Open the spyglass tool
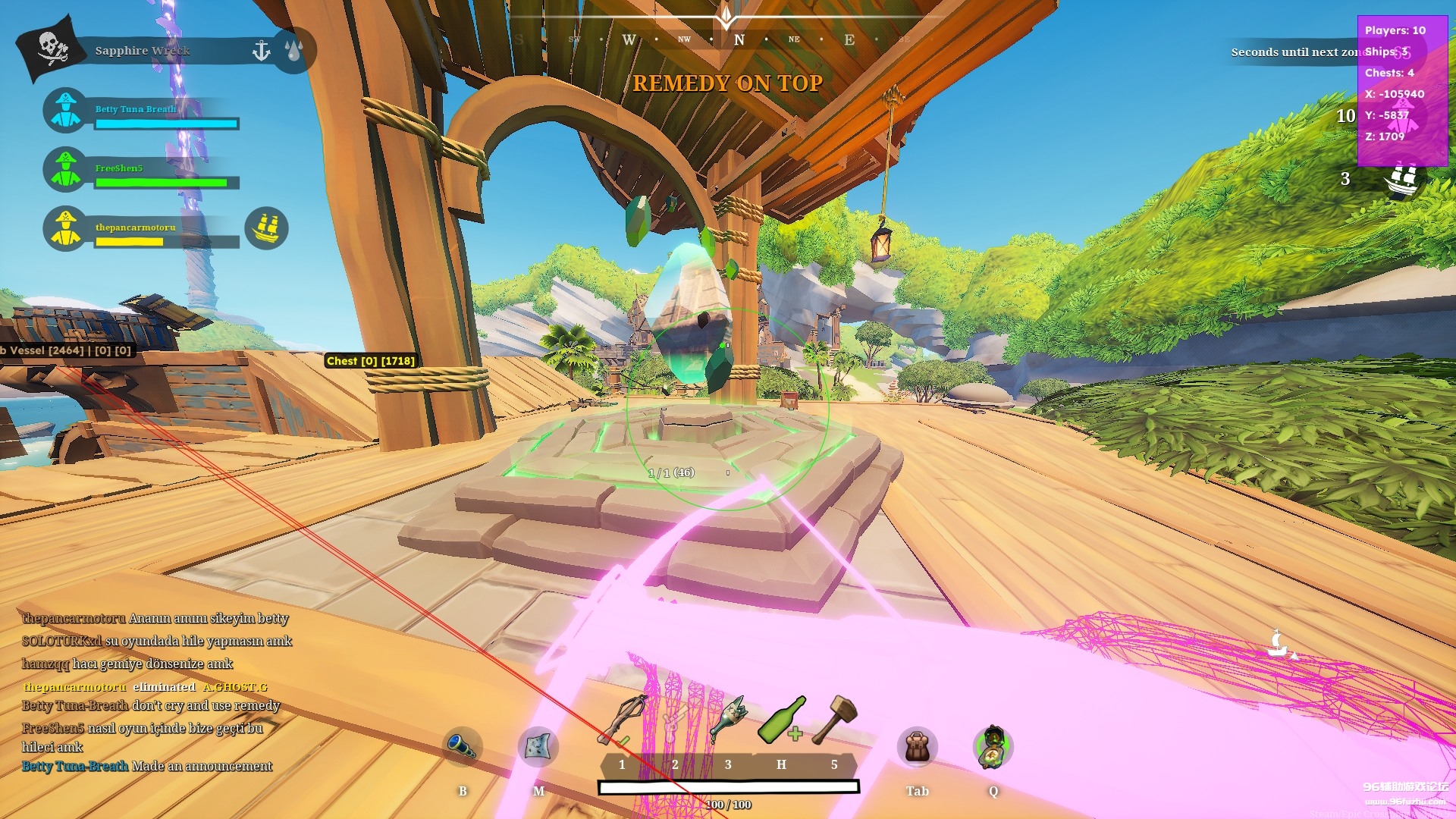The width and height of the screenshot is (1456, 819). [462, 746]
